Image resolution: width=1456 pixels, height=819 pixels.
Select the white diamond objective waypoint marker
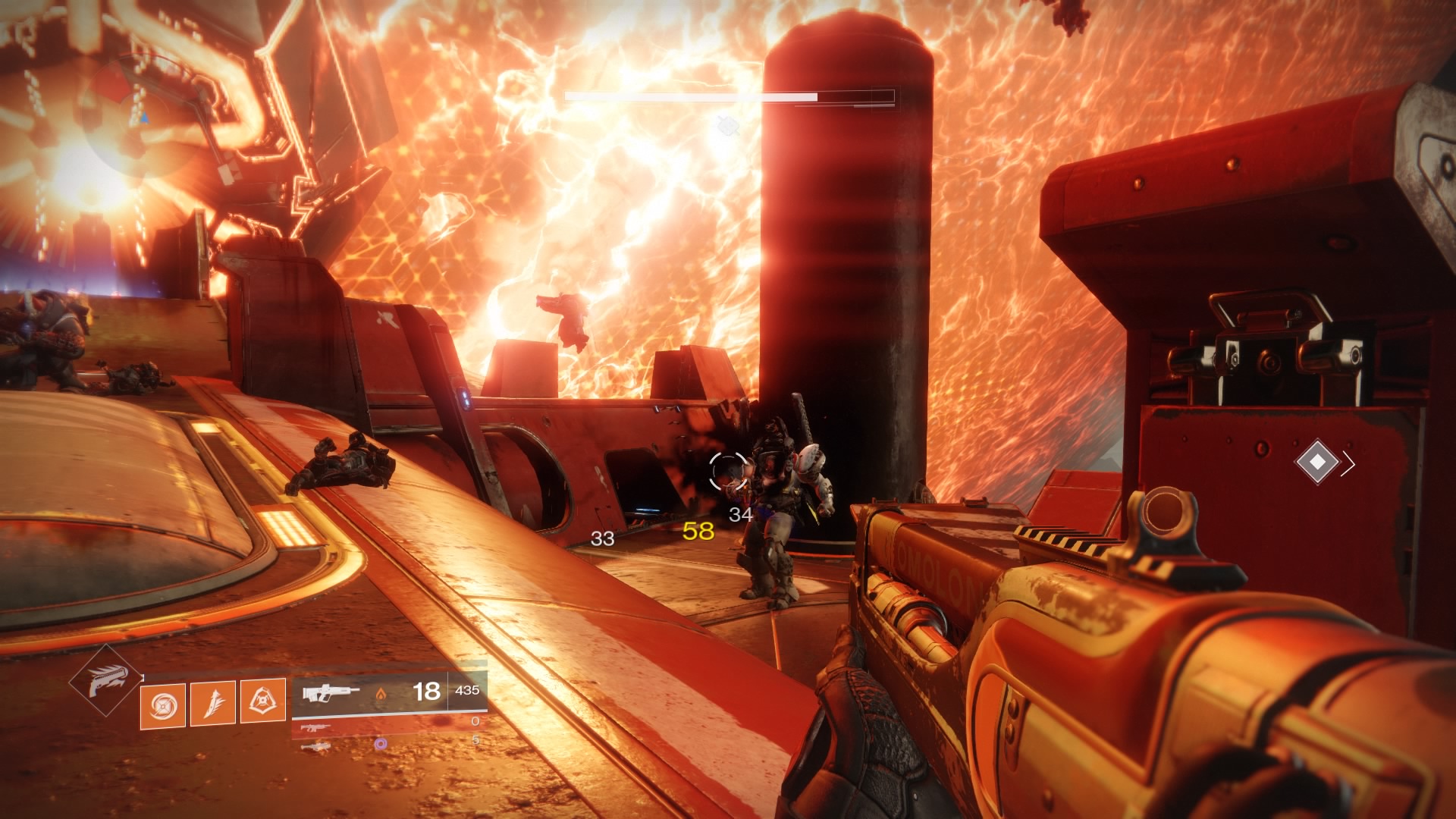1317,461
